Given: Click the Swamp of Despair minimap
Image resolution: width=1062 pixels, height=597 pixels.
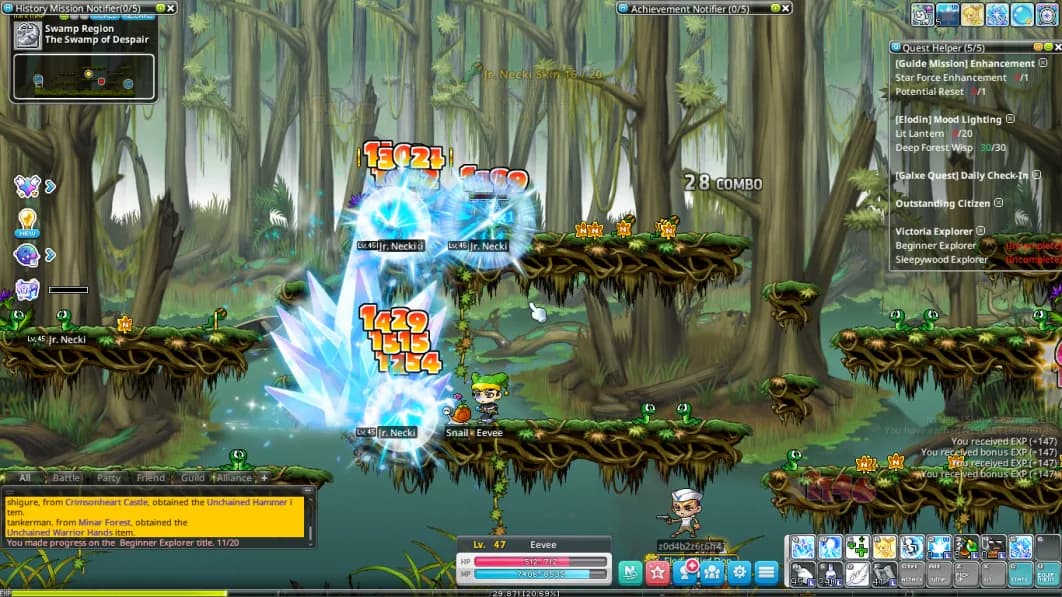Looking at the screenshot, I should 84,77.
